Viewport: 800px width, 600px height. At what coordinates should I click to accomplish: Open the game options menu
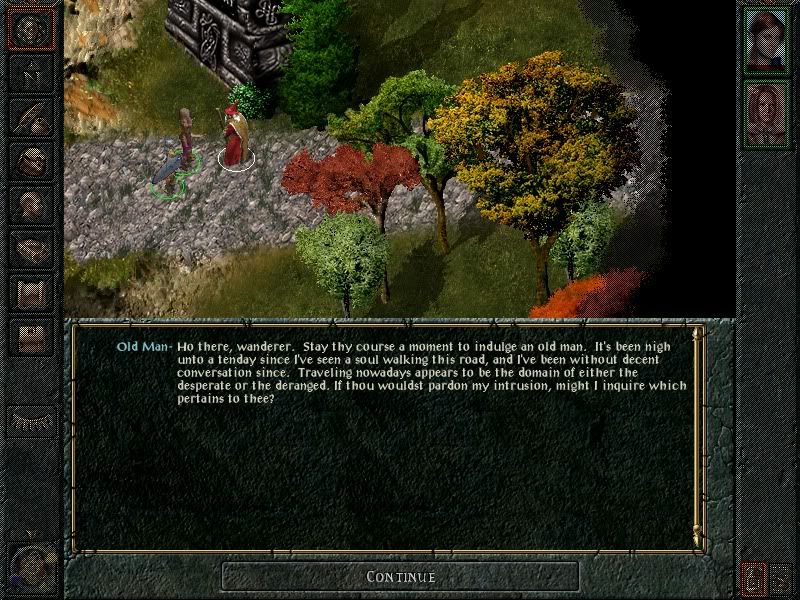(x=31, y=337)
